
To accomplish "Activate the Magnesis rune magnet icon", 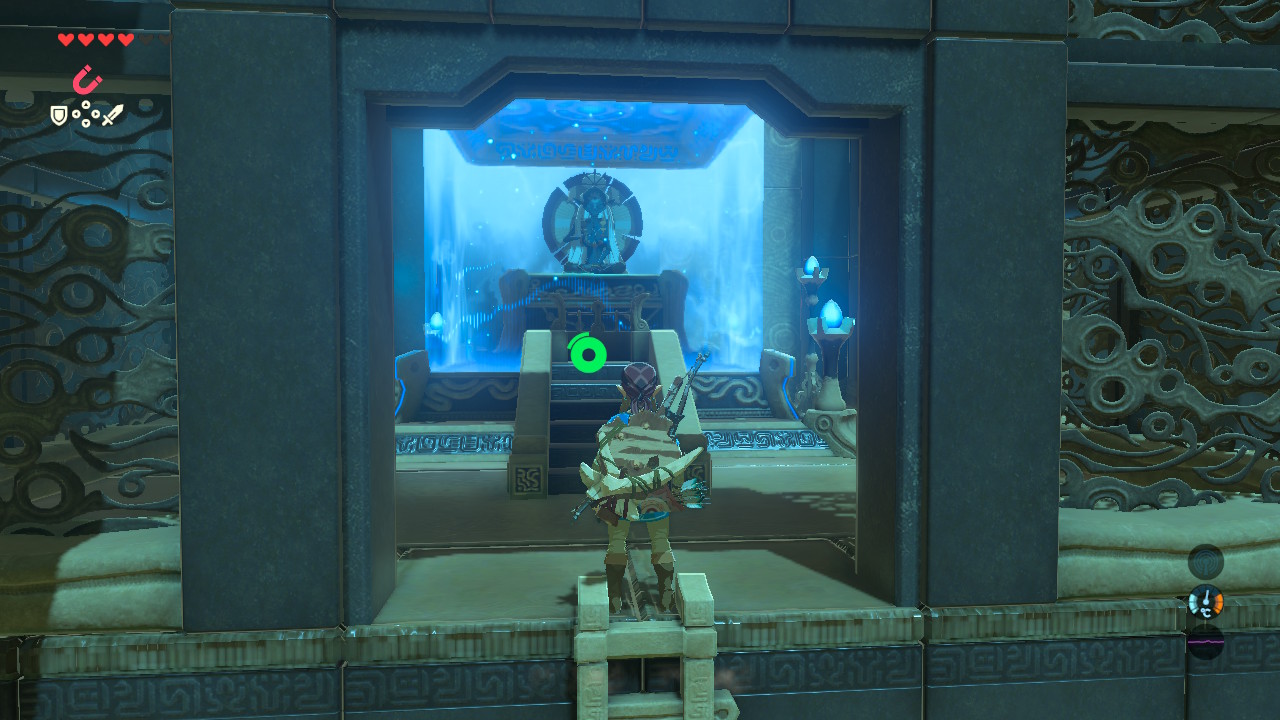I will (x=86, y=80).
